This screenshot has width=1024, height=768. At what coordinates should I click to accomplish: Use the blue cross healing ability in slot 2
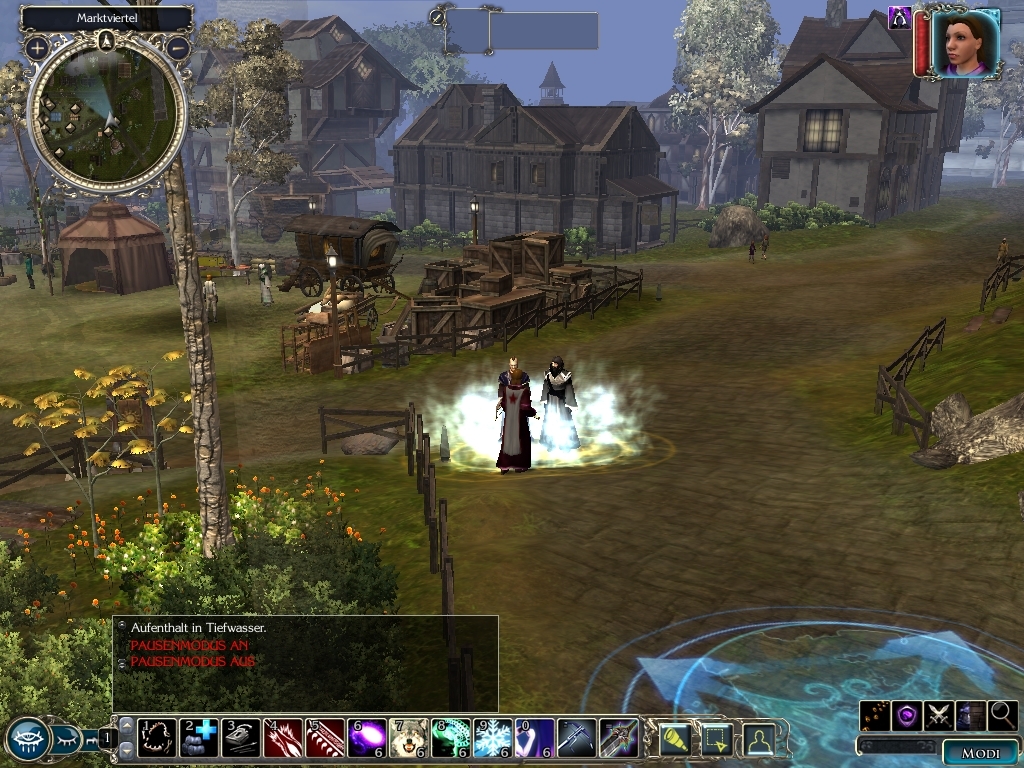coord(198,738)
